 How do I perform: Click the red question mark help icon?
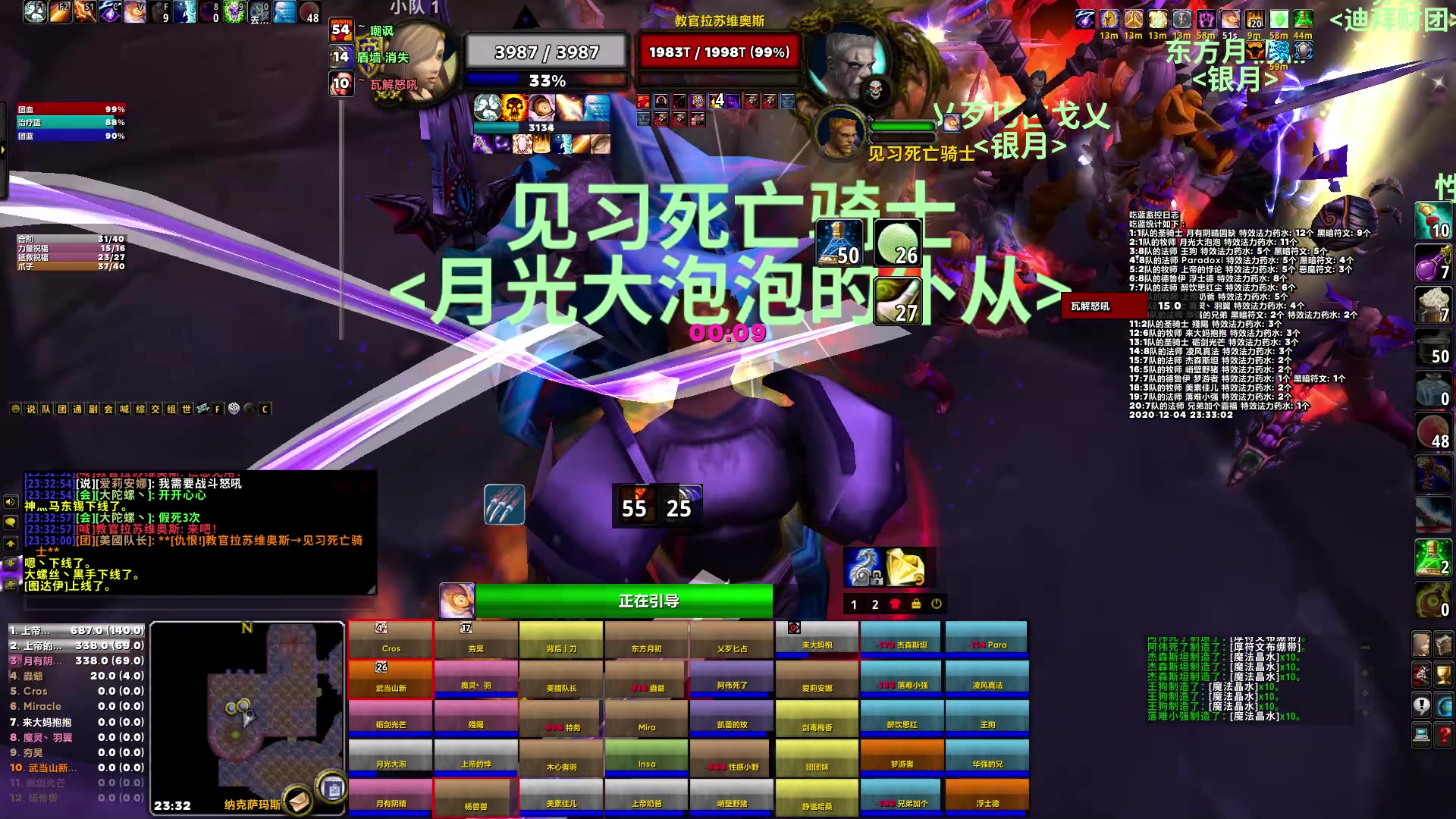[x=1443, y=733]
